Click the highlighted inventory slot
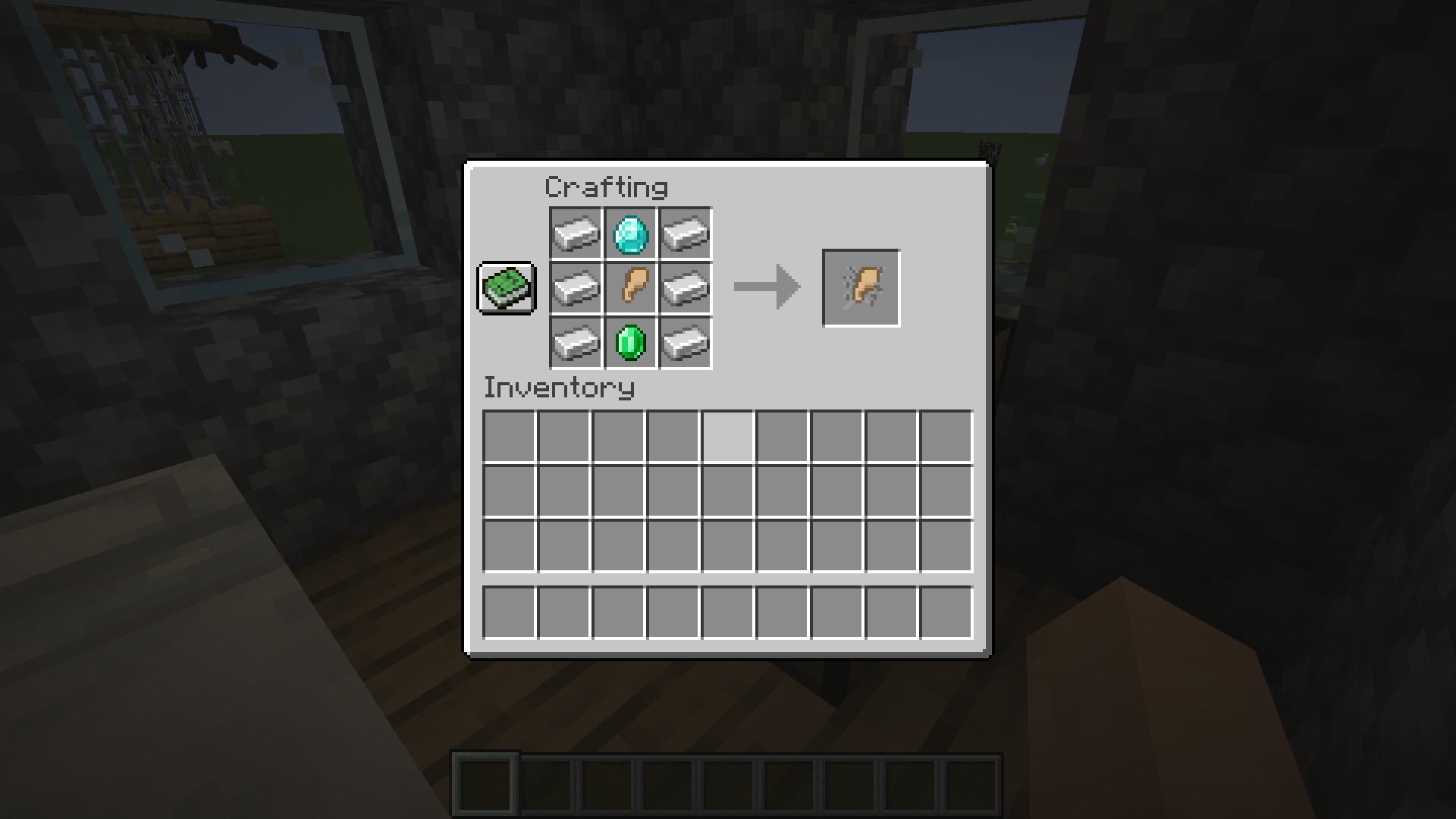 coord(728,436)
